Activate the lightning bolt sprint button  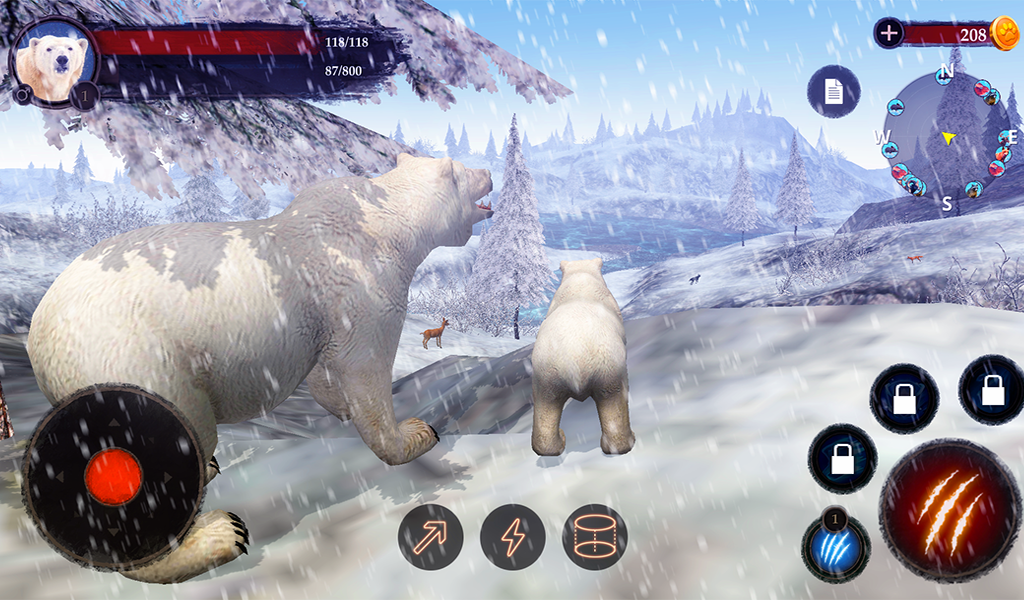[512, 536]
